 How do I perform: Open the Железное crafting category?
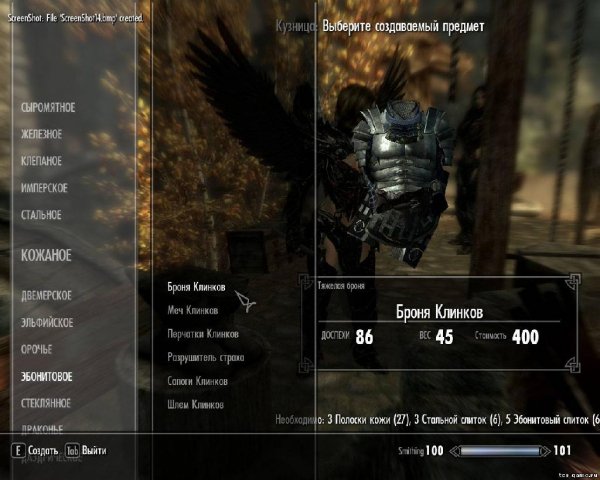coord(42,134)
